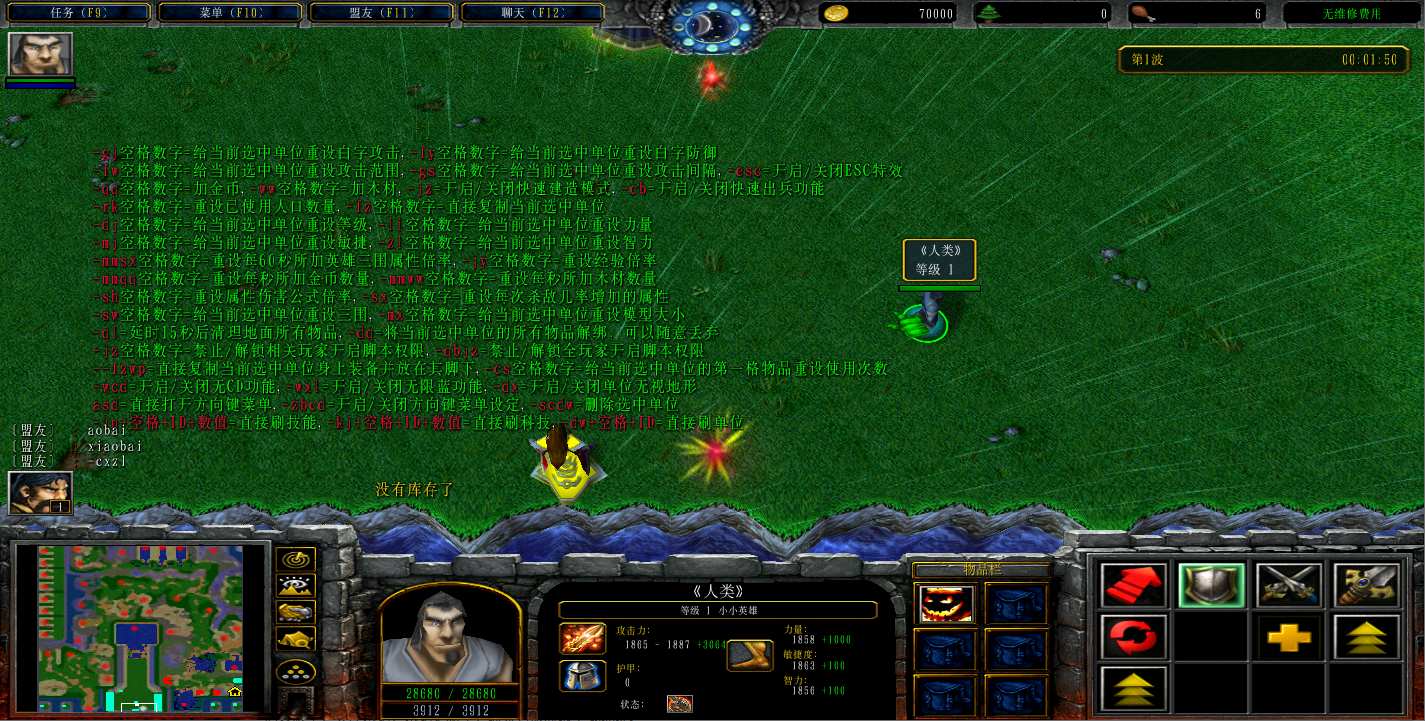Image resolution: width=1425 pixels, height=721 pixels.
Task: Click on the minimap
Action: 141,627
